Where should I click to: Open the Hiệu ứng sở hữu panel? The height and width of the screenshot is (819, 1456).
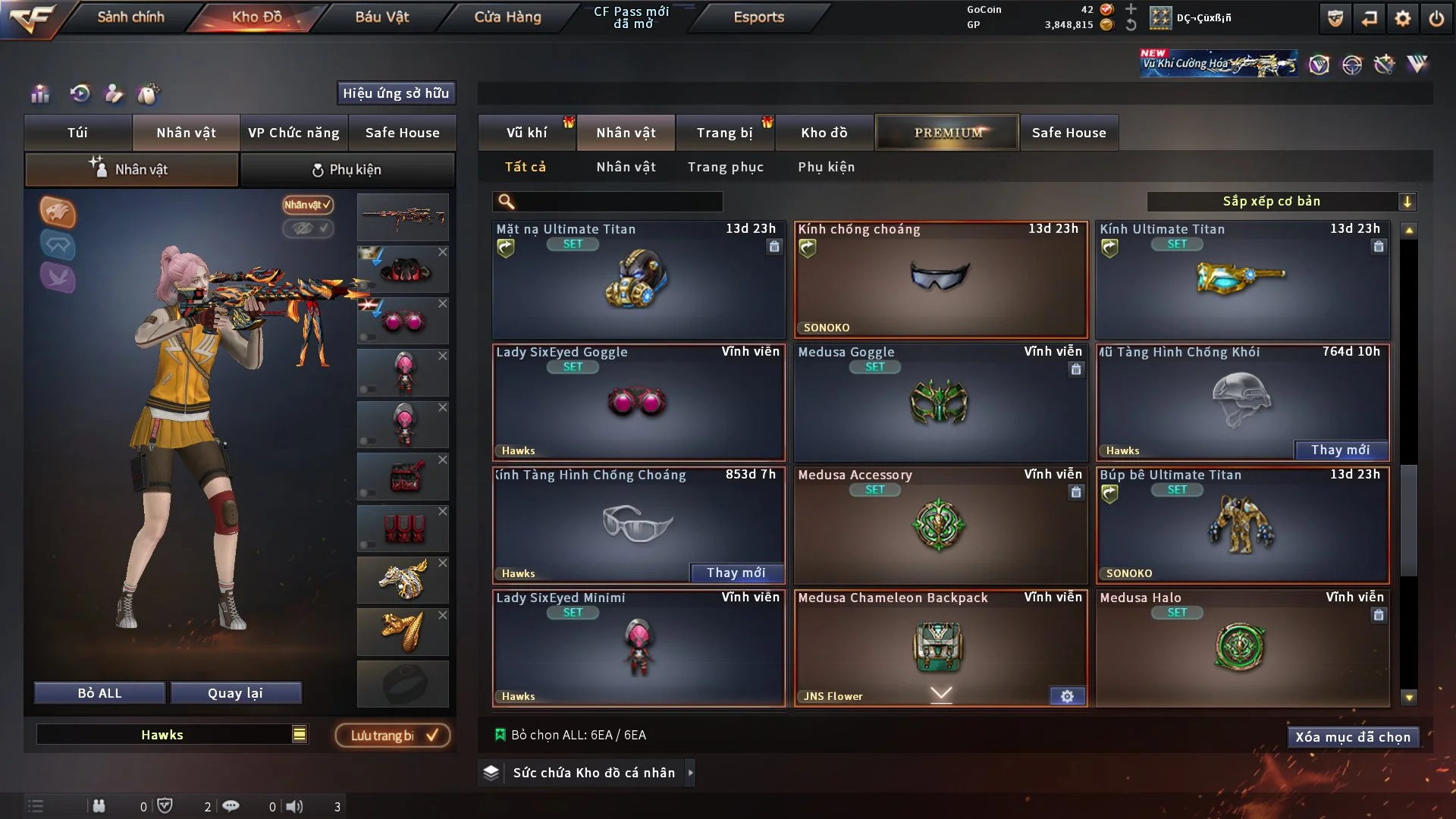pyautogui.click(x=396, y=93)
